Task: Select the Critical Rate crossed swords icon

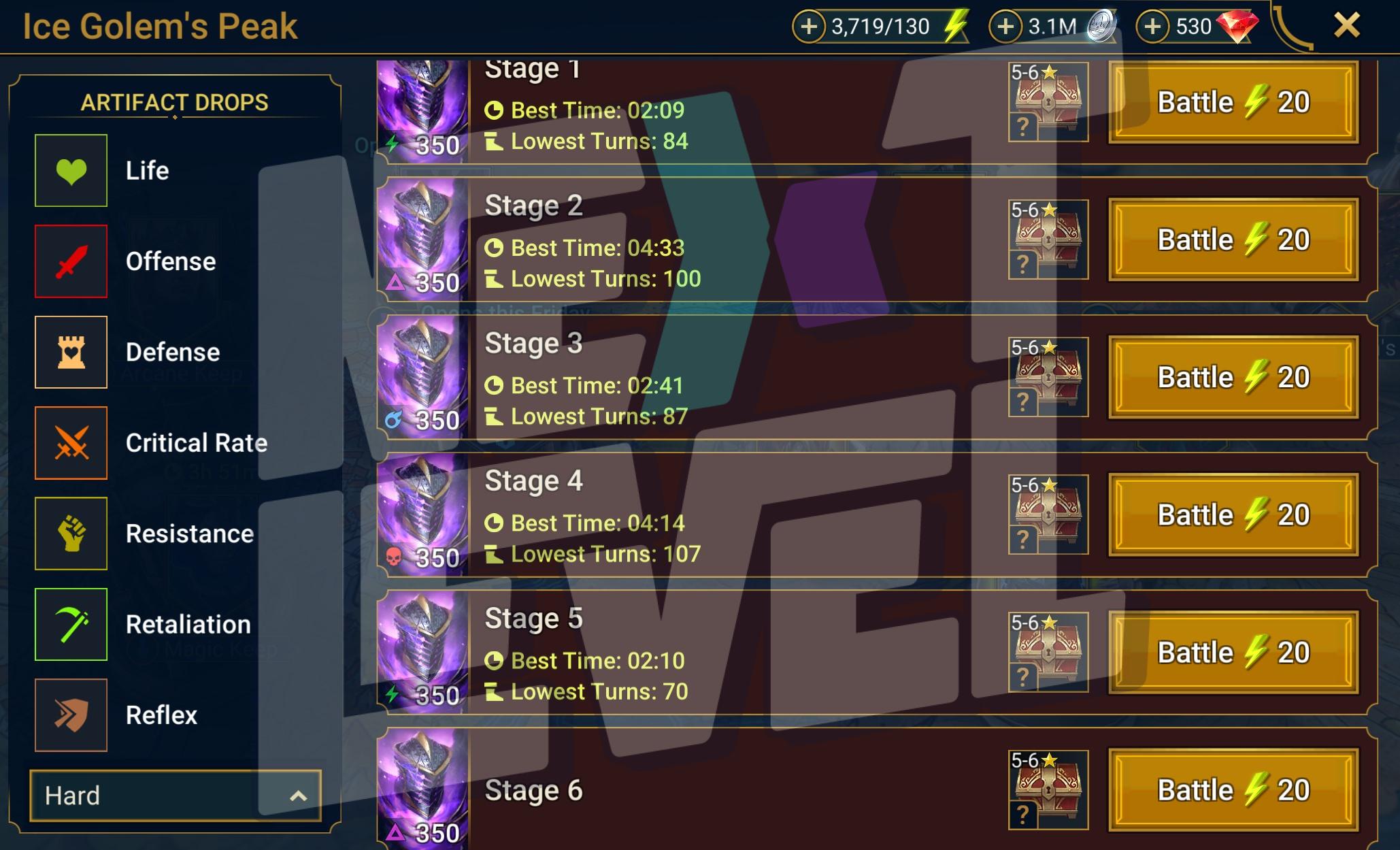Action: 71,443
